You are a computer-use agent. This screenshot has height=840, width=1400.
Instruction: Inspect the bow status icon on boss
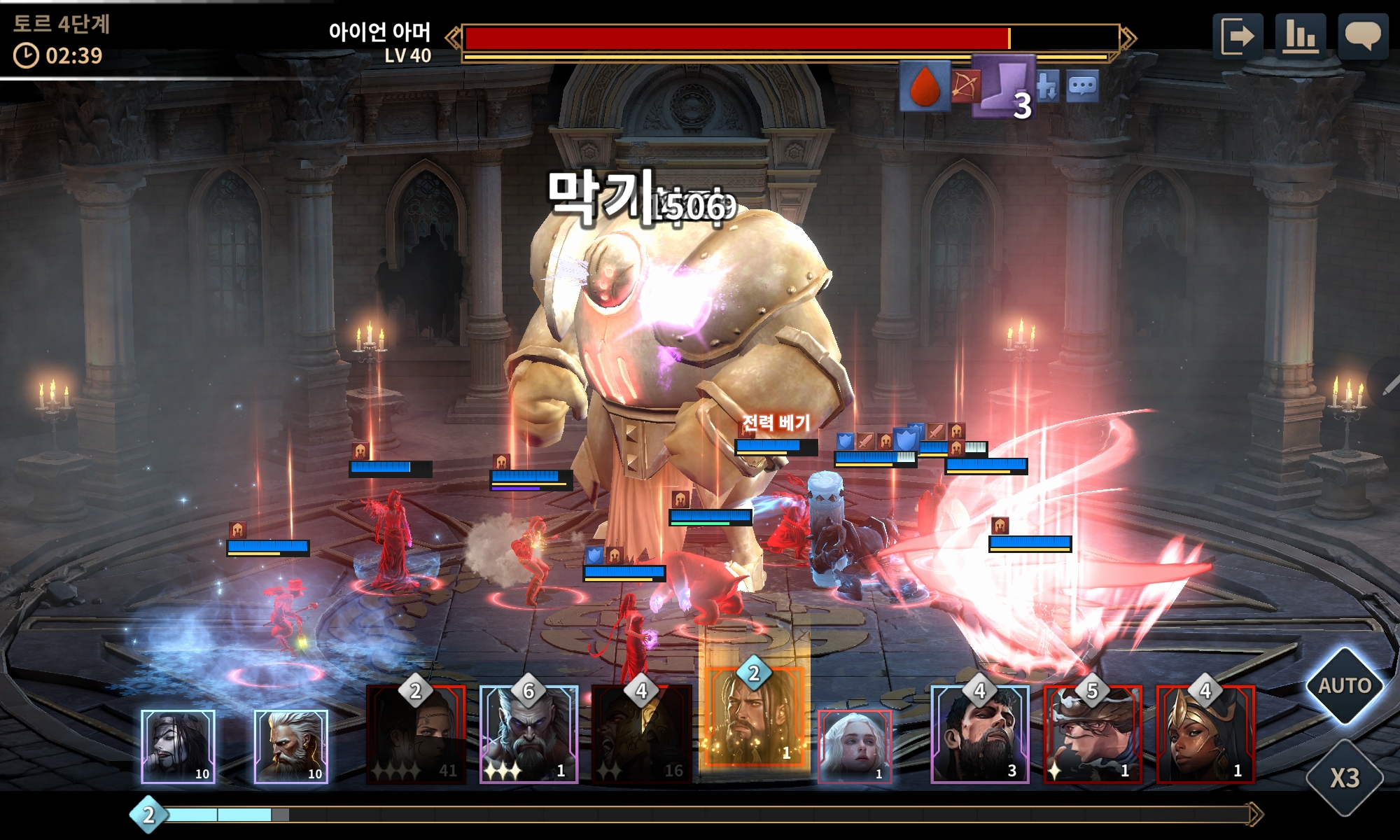965,87
